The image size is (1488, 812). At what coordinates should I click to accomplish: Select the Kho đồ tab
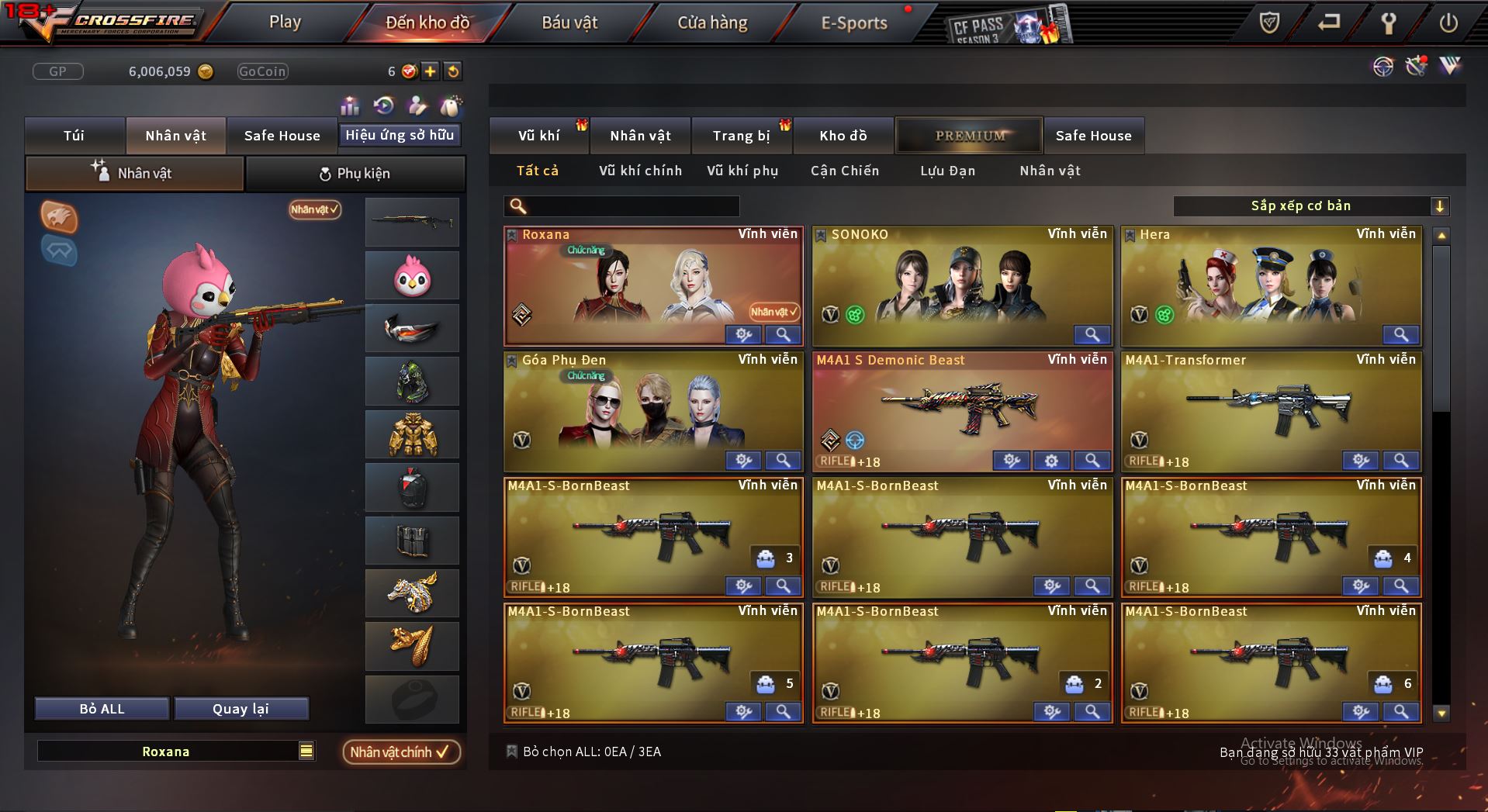click(843, 136)
